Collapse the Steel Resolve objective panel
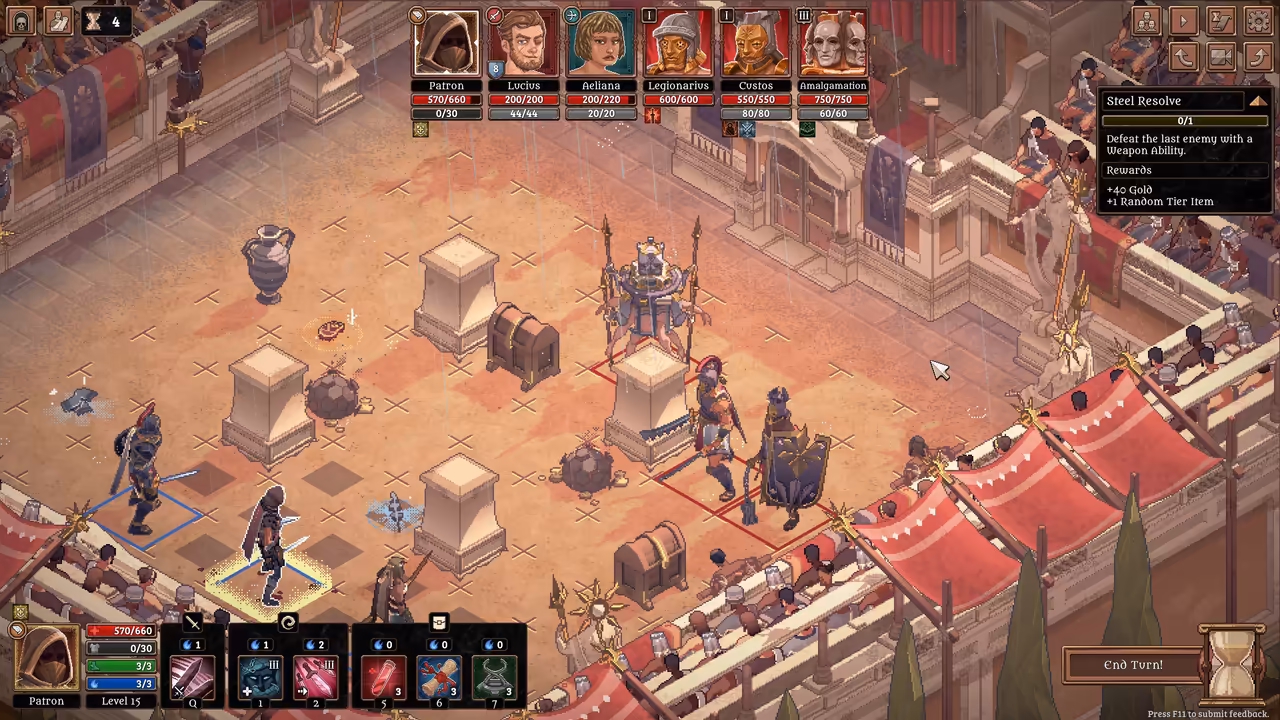The height and width of the screenshot is (720, 1280). click(1257, 101)
